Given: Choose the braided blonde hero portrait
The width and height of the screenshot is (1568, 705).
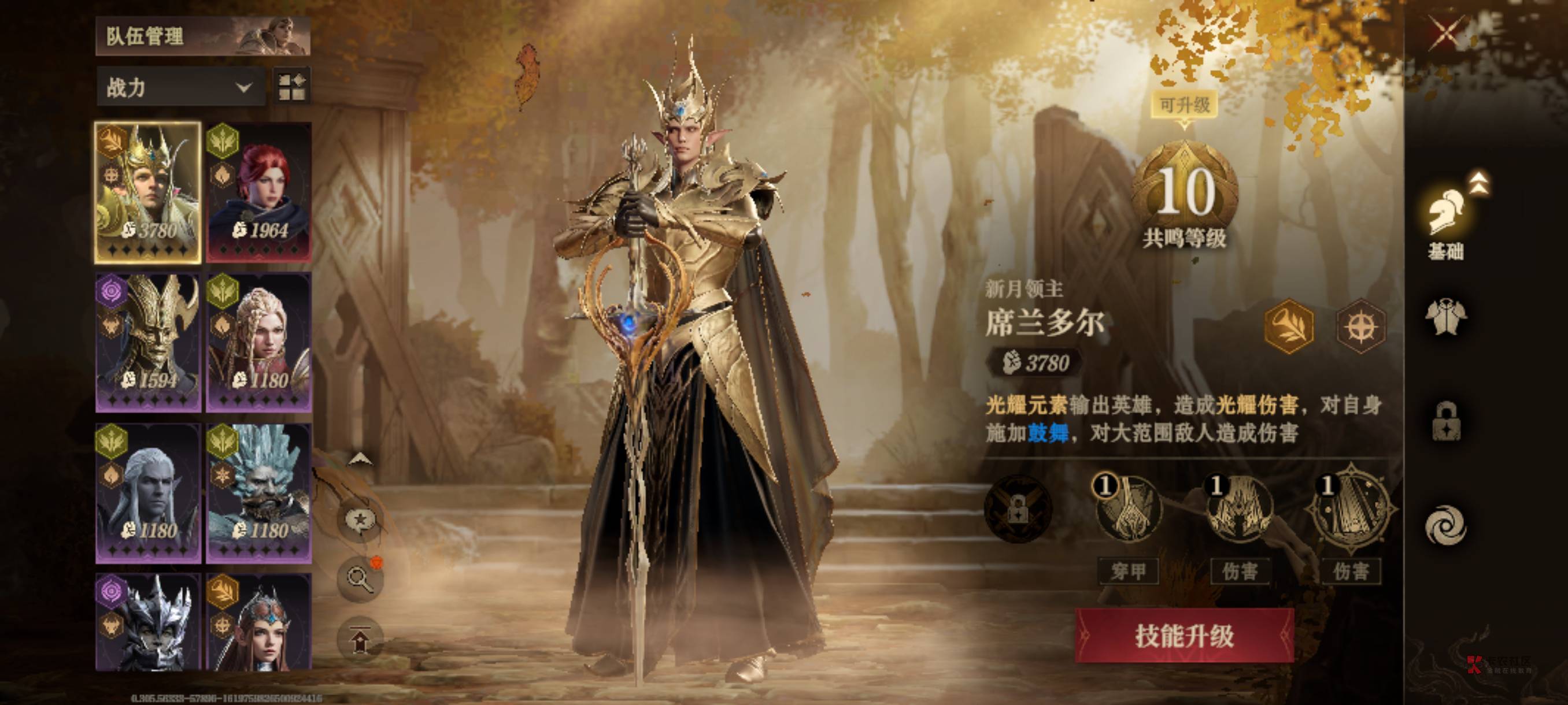Looking at the screenshot, I should pos(259,343).
